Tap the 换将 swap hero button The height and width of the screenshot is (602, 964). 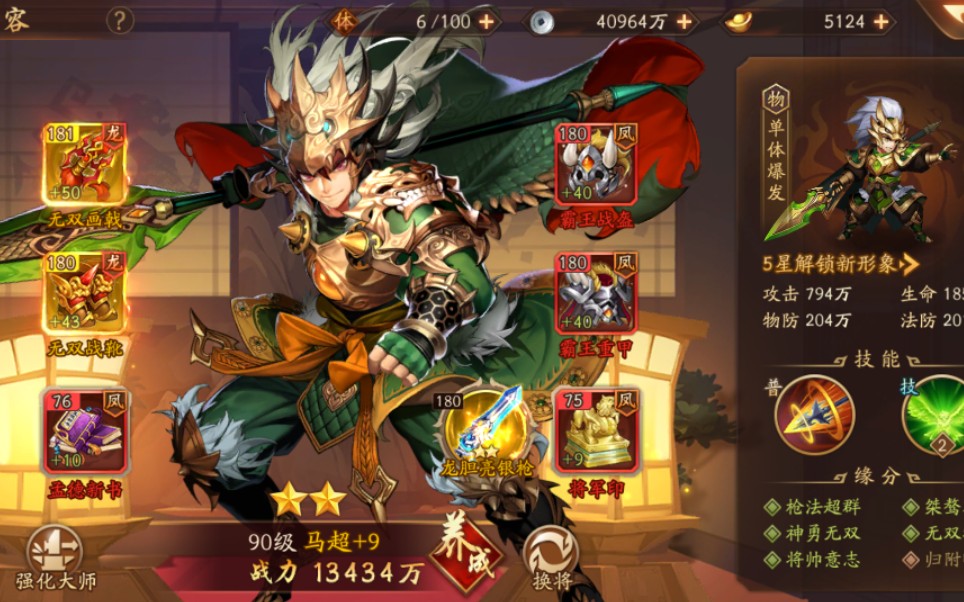click(551, 555)
